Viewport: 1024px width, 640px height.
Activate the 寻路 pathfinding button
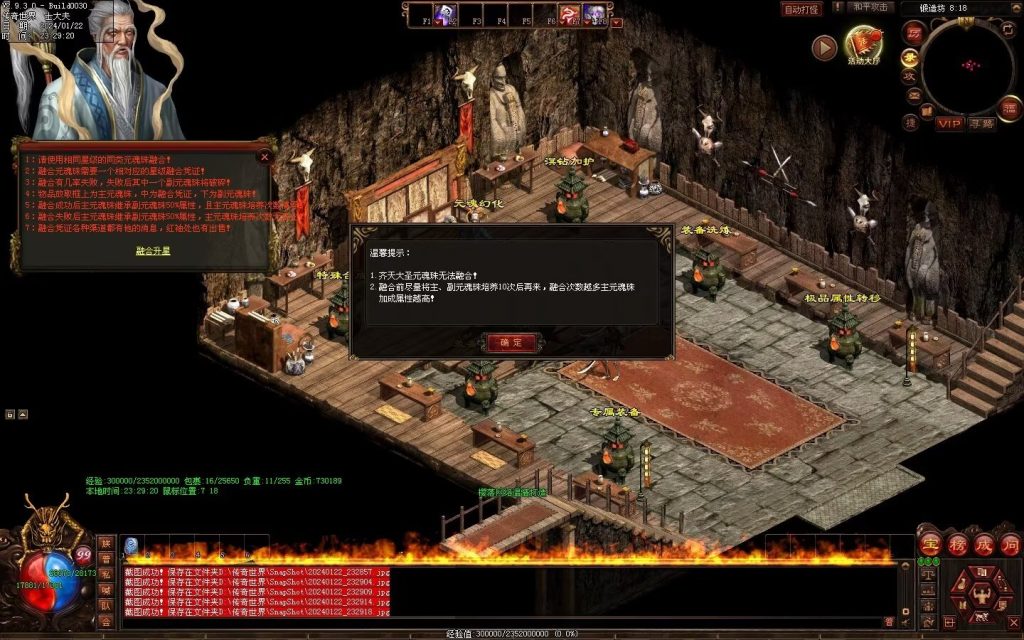(x=981, y=124)
